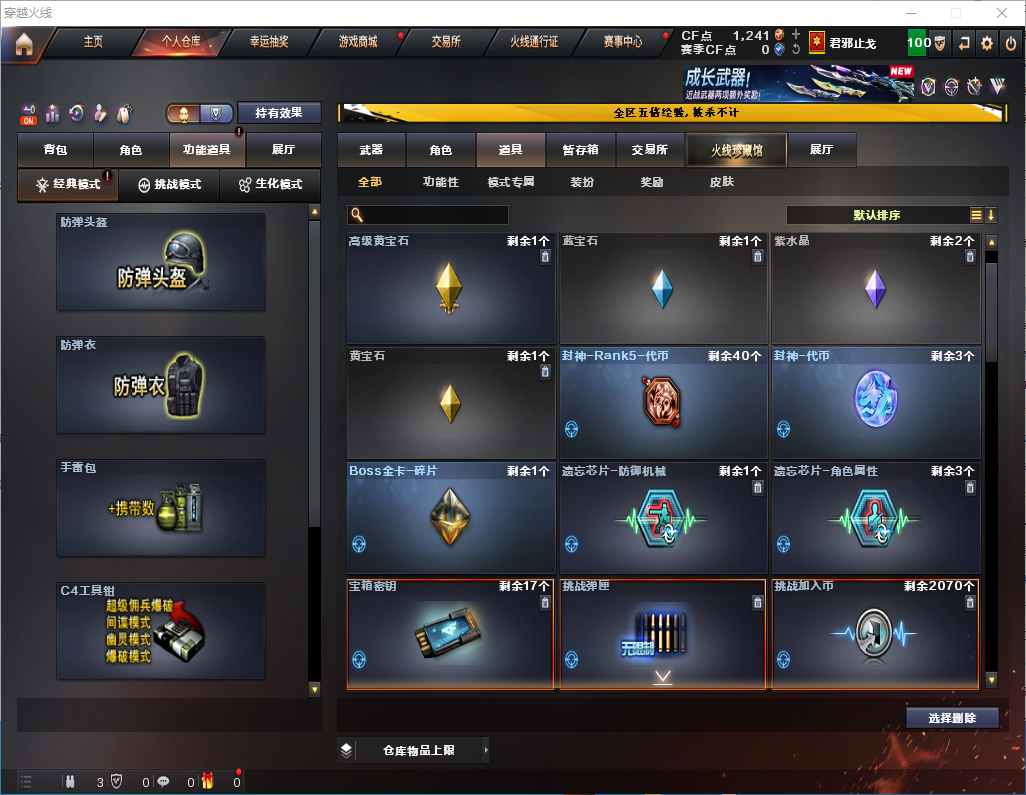The width and height of the screenshot is (1026, 795).
Task: Open the 火线珍藏馆 collection tab
Action: tap(736, 150)
